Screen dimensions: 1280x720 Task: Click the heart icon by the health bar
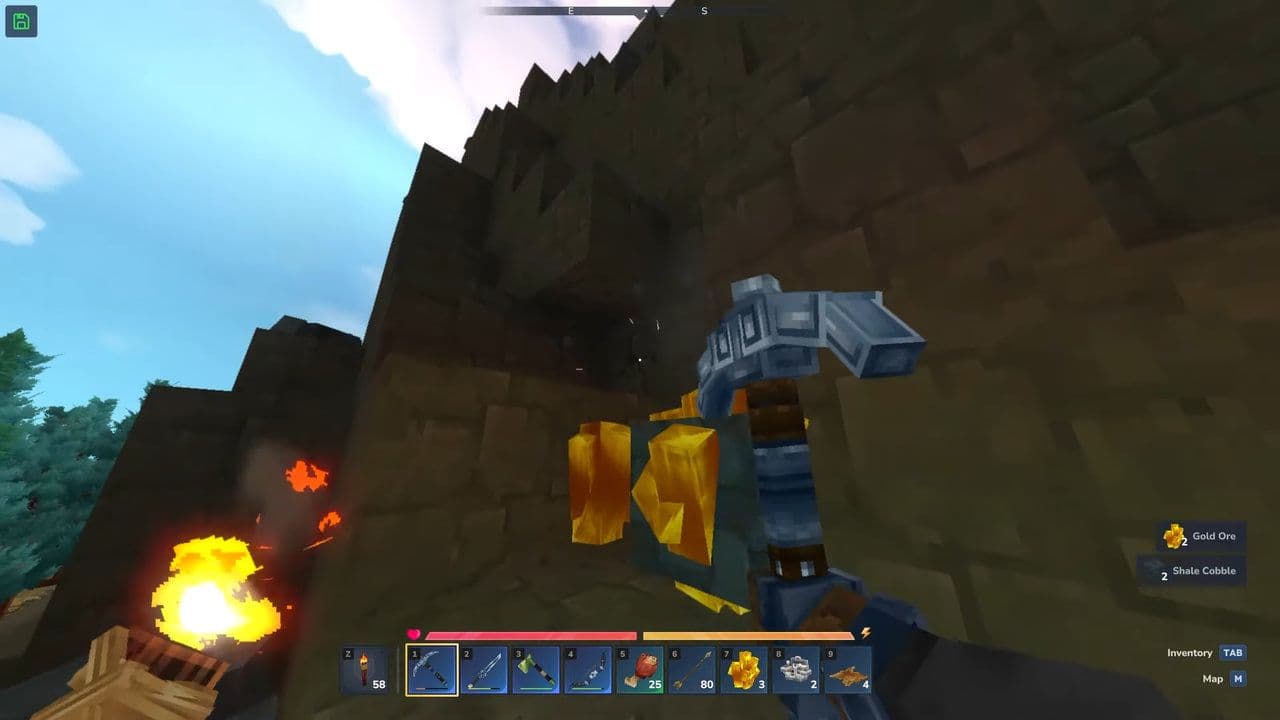tap(414, 631)
